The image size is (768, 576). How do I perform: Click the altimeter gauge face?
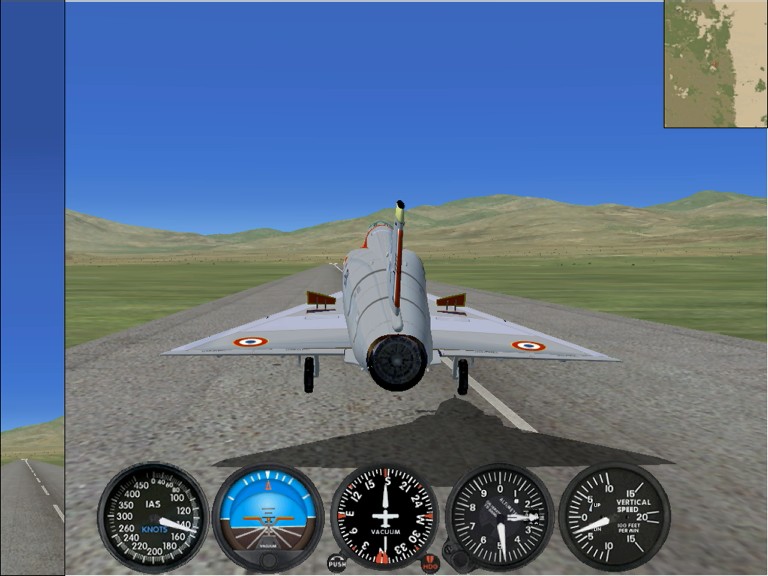pyautogui.click(x=500, y=517)
